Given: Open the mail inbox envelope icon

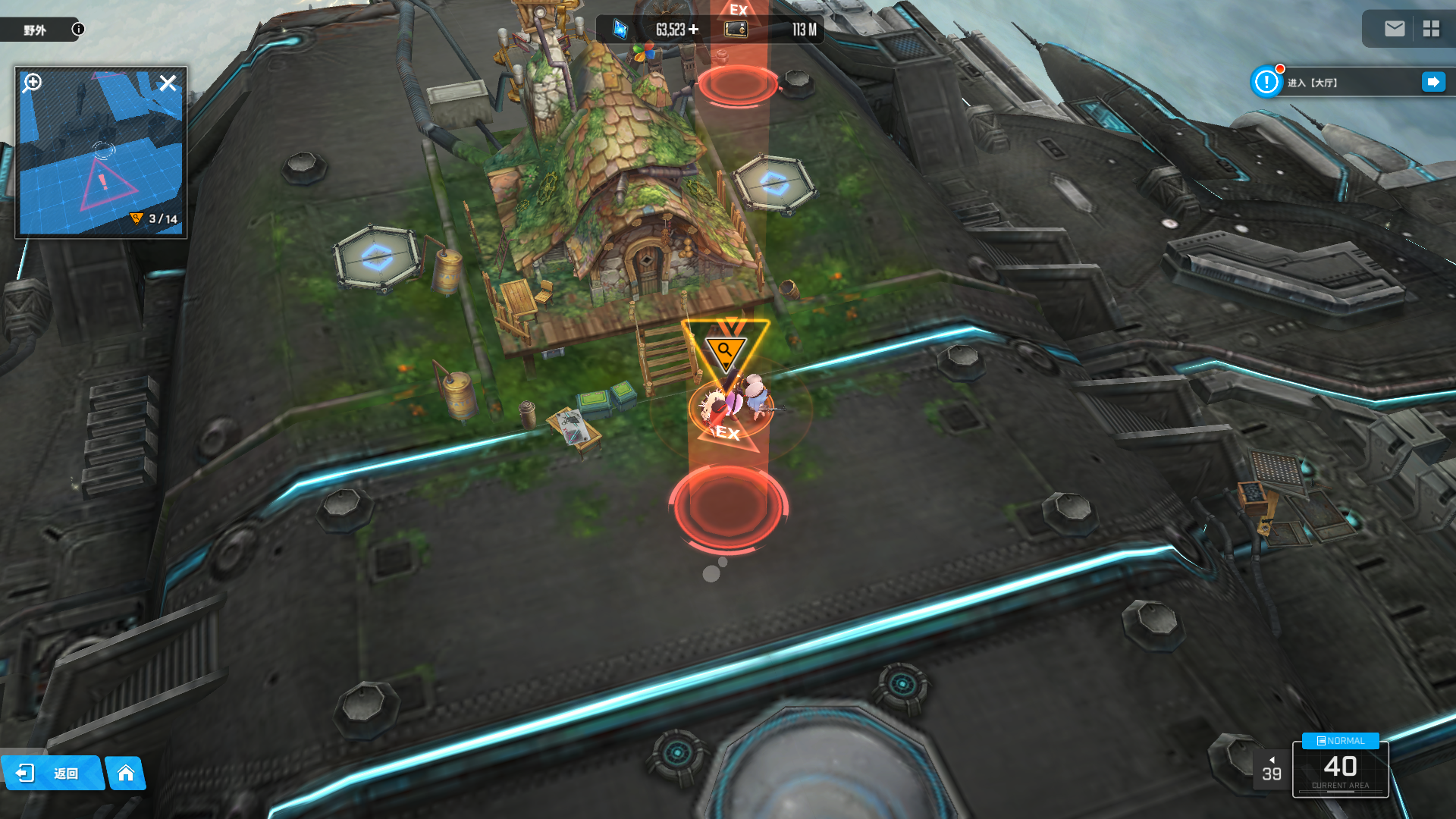Looking at the screenshot, I should tap(1395, 29).
